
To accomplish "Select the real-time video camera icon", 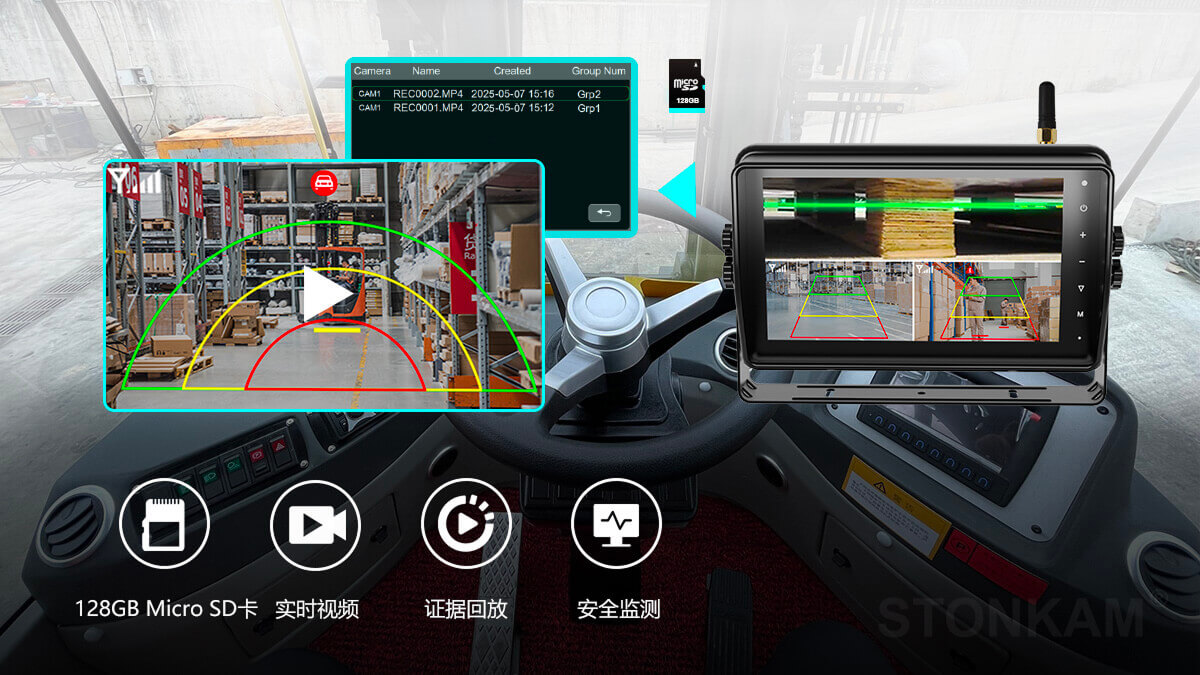I will tap(316, 525).
